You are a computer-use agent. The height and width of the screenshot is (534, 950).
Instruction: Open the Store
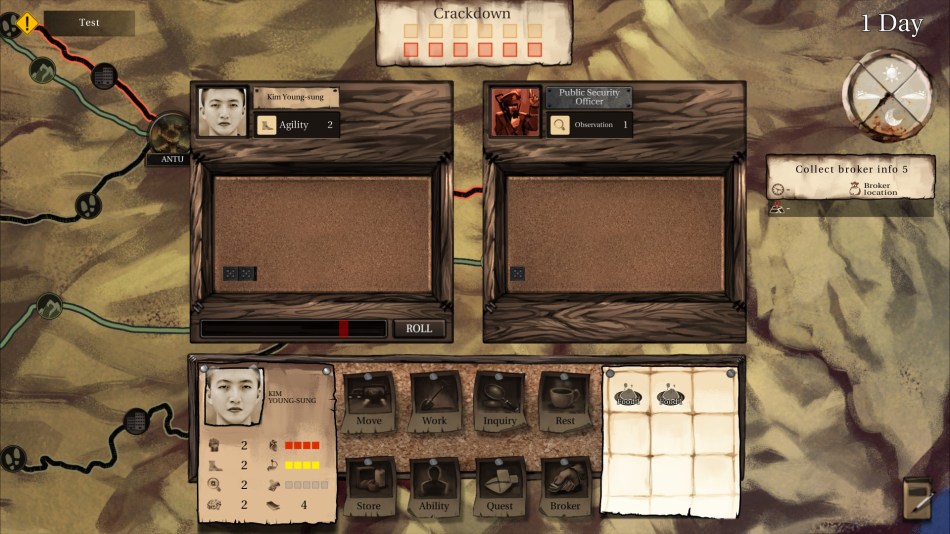pyautogui.click(x=369, y=486)
